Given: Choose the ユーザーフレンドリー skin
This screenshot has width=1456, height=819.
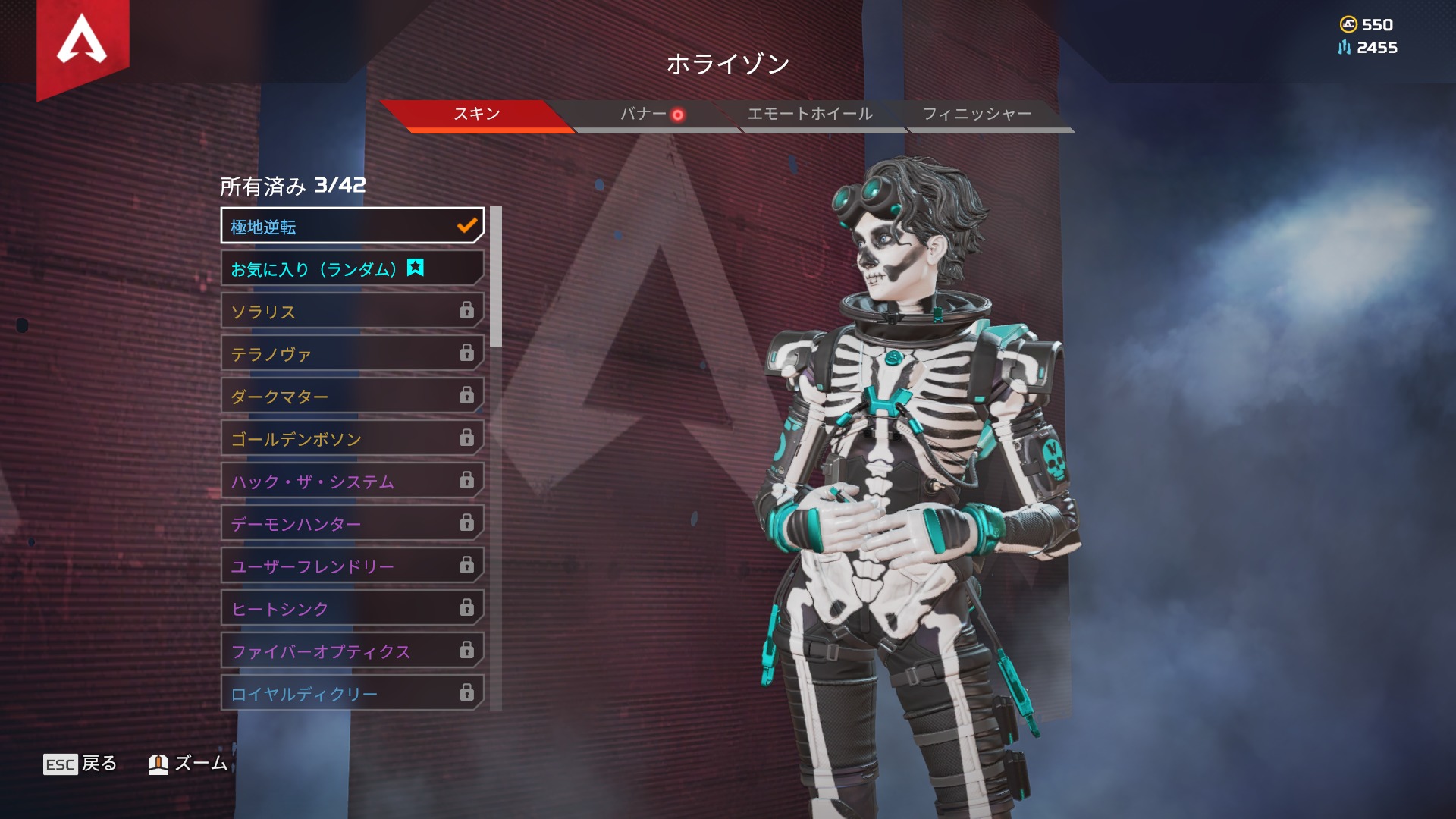Looking at the screenshot, I should [352, 566].
